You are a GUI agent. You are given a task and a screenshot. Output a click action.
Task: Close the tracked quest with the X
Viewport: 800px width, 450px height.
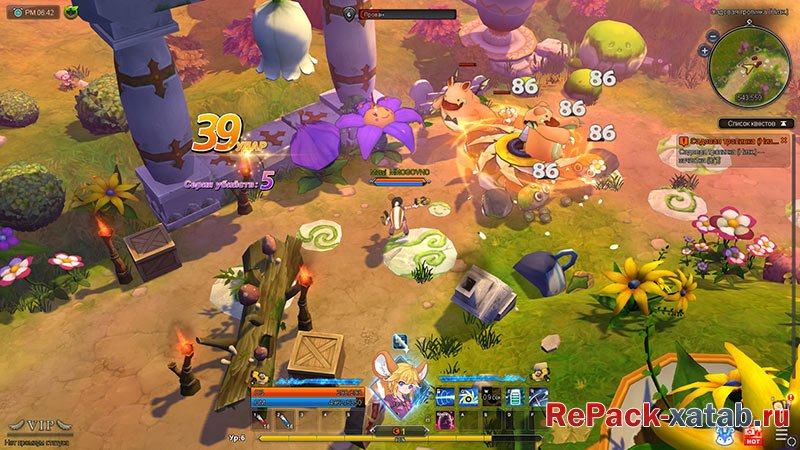point(782,142)
